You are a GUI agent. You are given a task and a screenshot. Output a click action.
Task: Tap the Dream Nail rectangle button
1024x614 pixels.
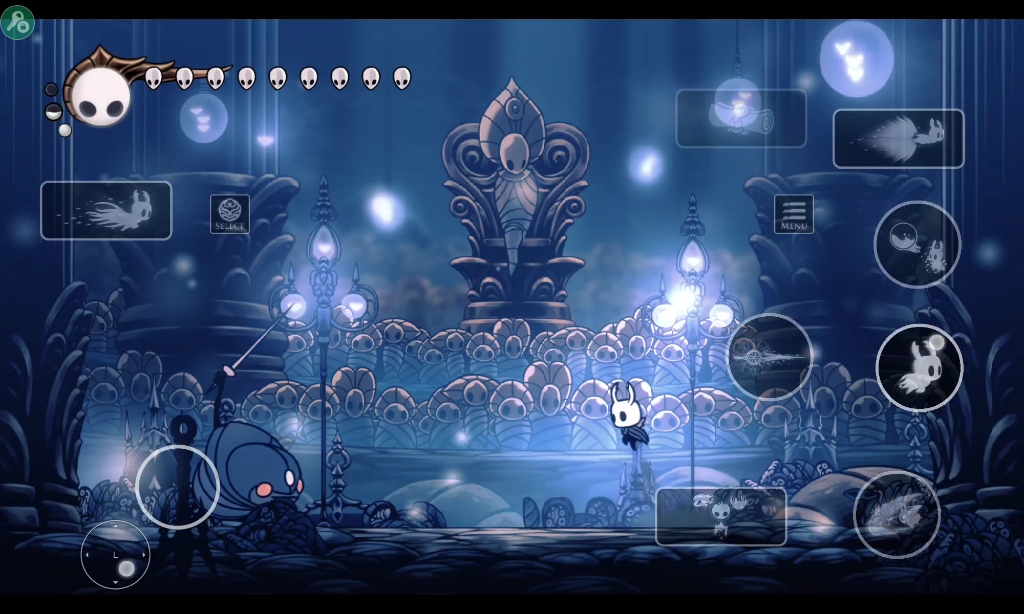(x=720, y=516)
